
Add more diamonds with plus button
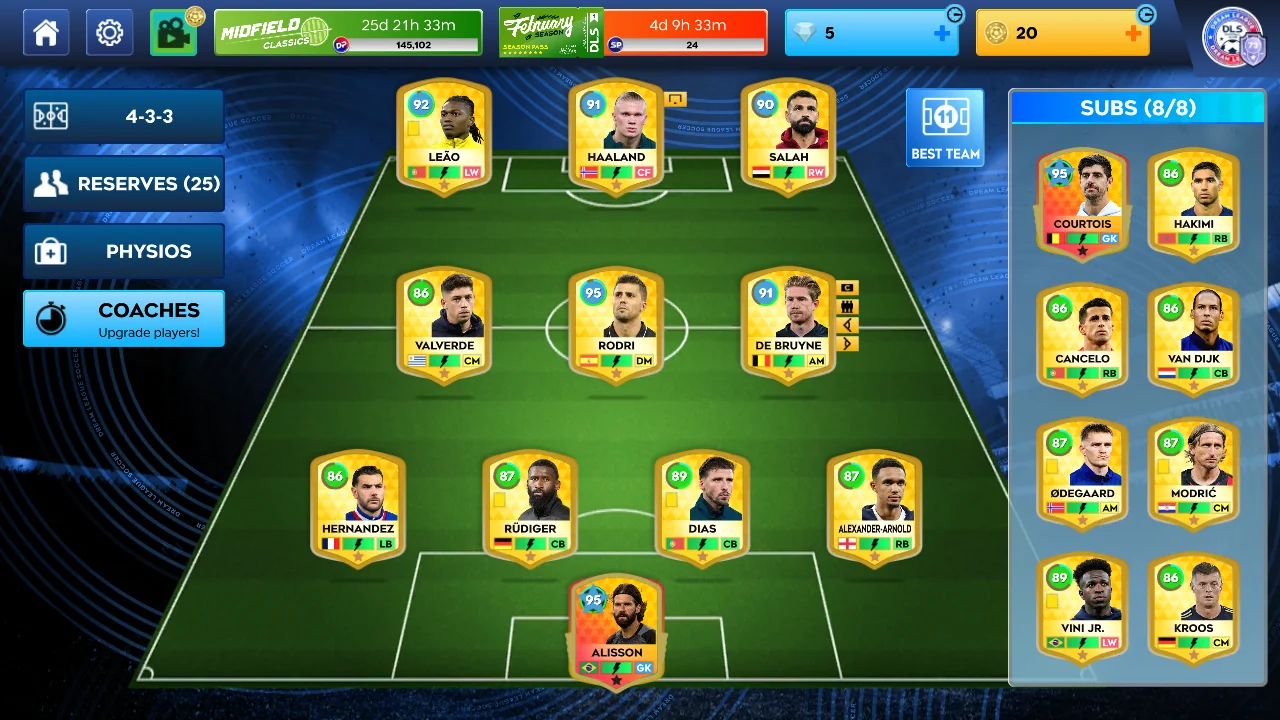942,33
